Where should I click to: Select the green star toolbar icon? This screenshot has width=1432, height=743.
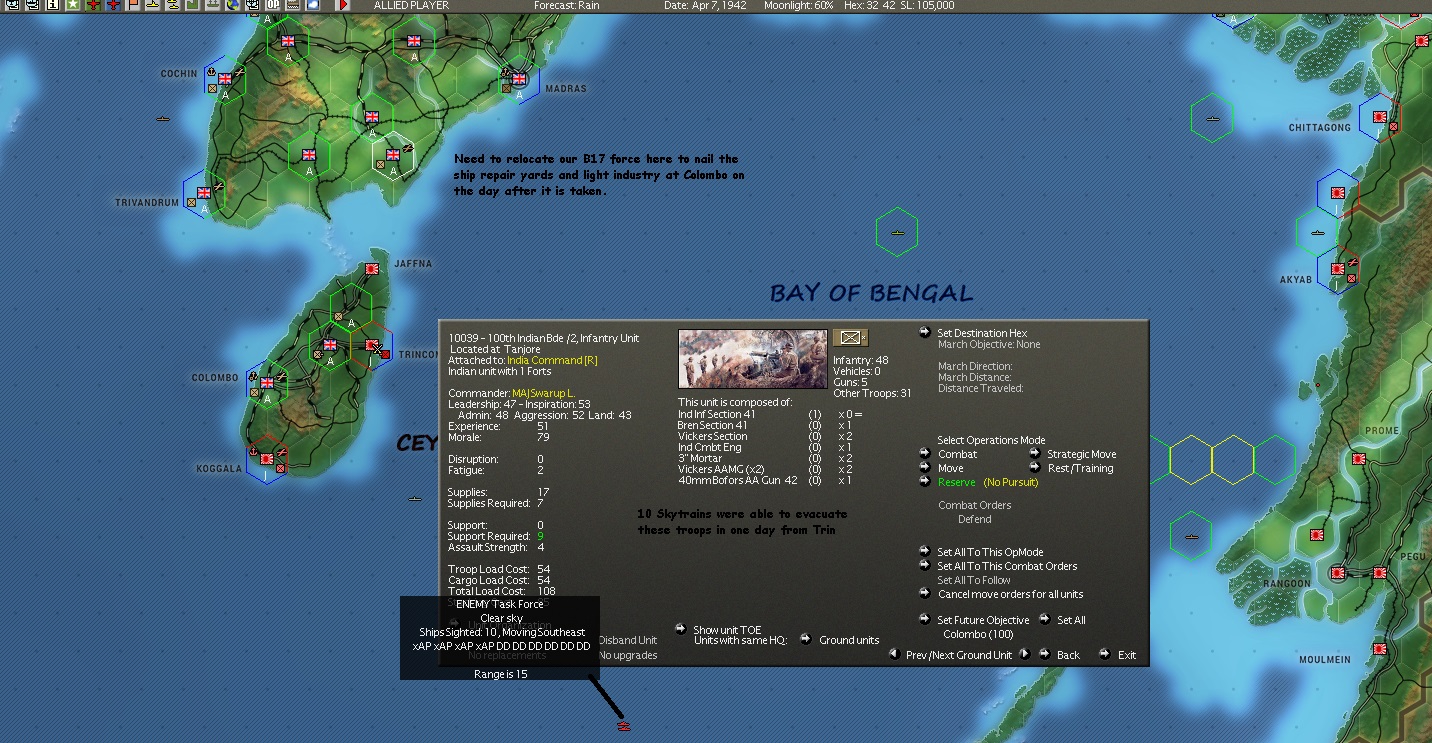tap(72, 7)
